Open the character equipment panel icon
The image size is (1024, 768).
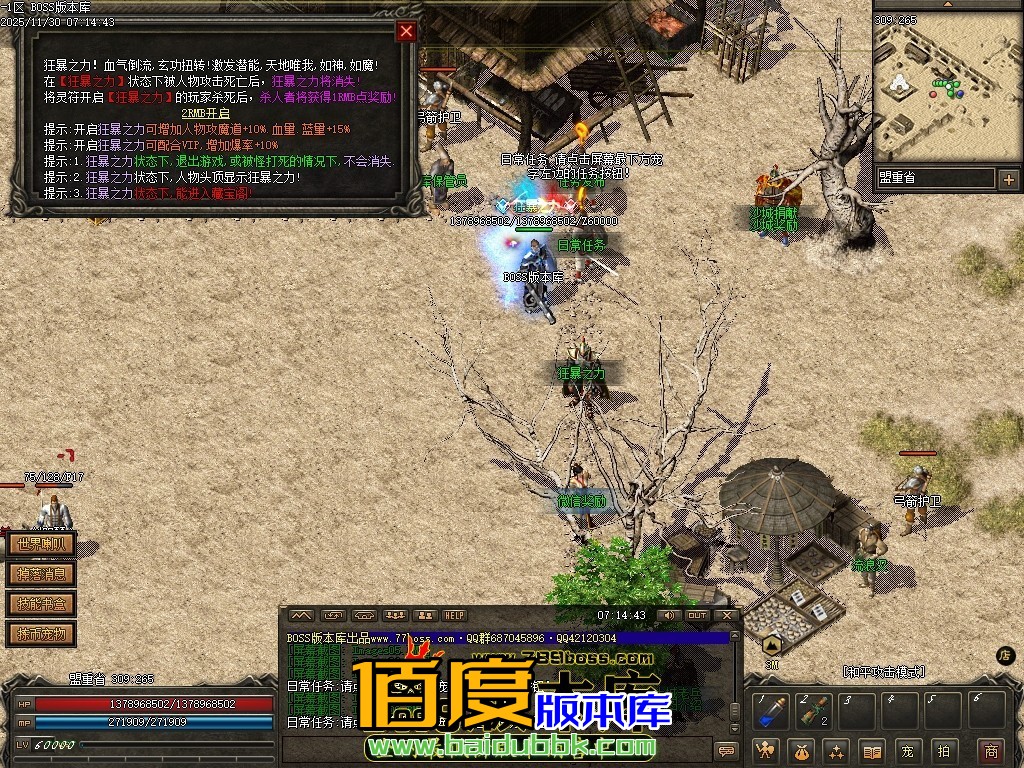click(x=767, y=750)
